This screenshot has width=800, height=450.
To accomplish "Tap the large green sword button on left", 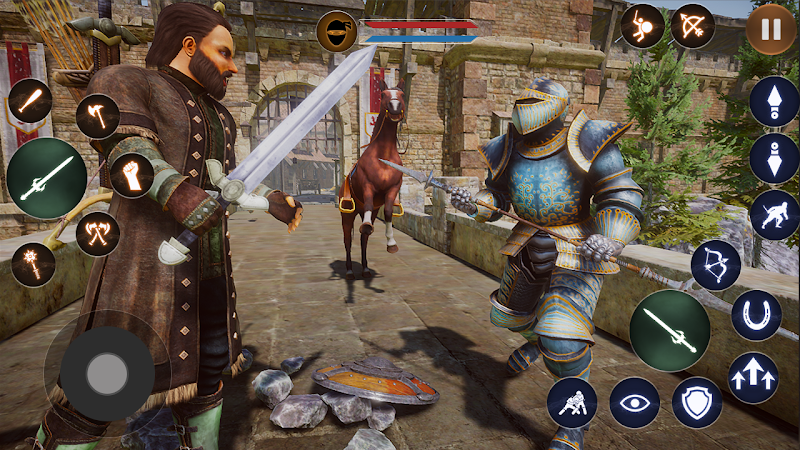I will coord(46,178).
